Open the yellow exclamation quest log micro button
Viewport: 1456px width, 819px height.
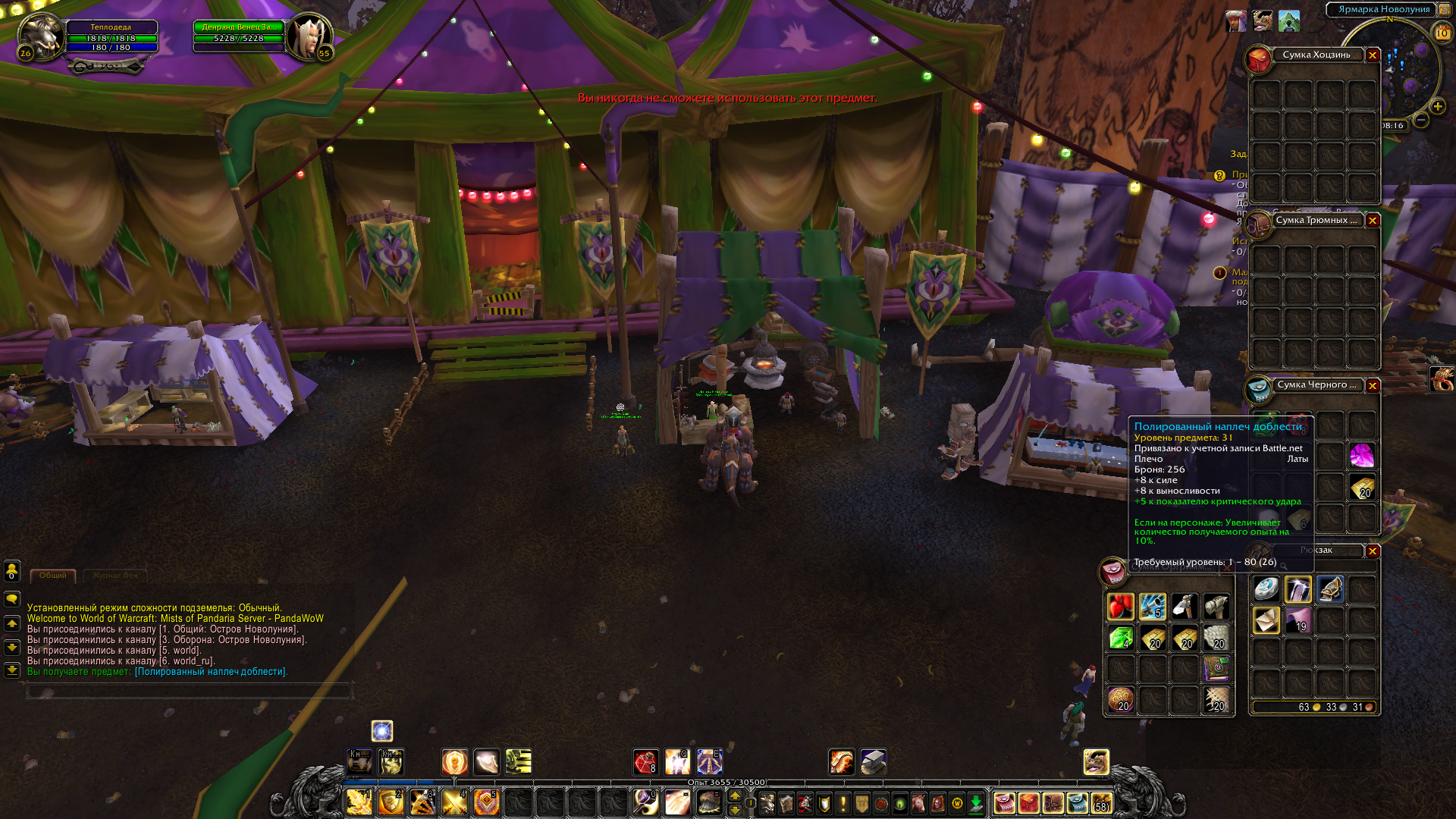tap(843, 803)
